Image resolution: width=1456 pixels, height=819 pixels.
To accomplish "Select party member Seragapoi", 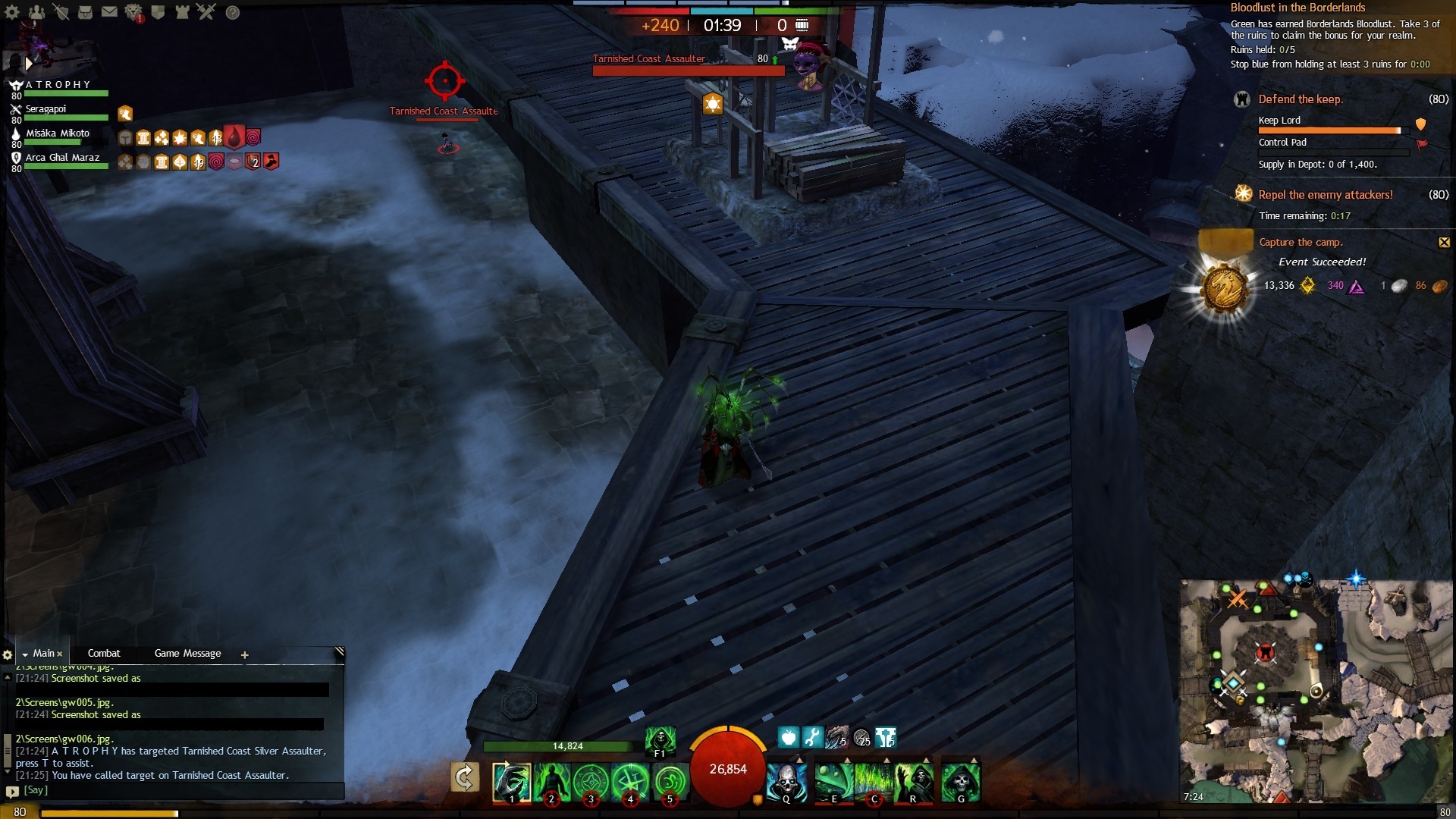I will click(47, 109).
